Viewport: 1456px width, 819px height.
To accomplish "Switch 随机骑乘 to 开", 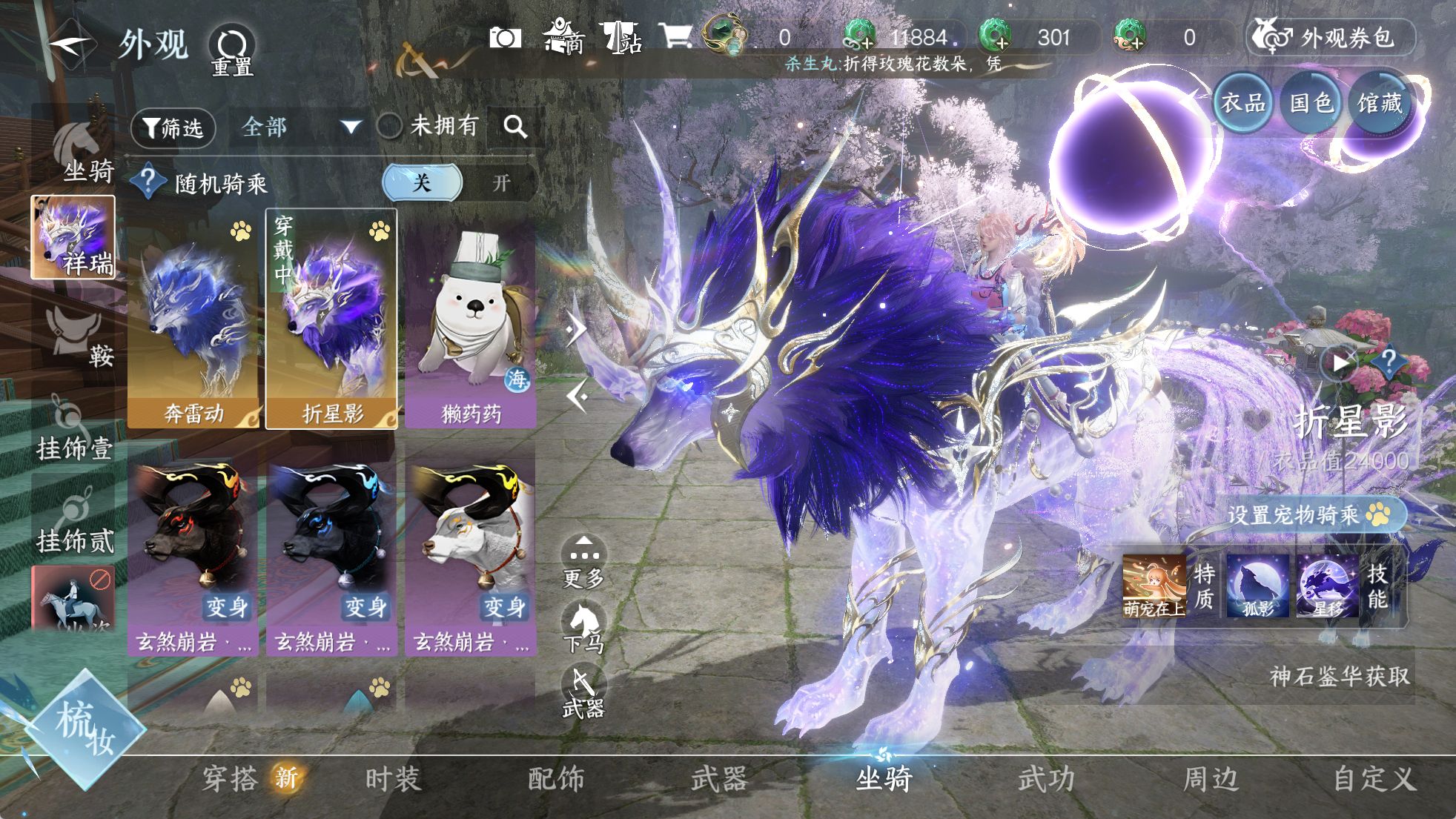I will pos(502,183).
